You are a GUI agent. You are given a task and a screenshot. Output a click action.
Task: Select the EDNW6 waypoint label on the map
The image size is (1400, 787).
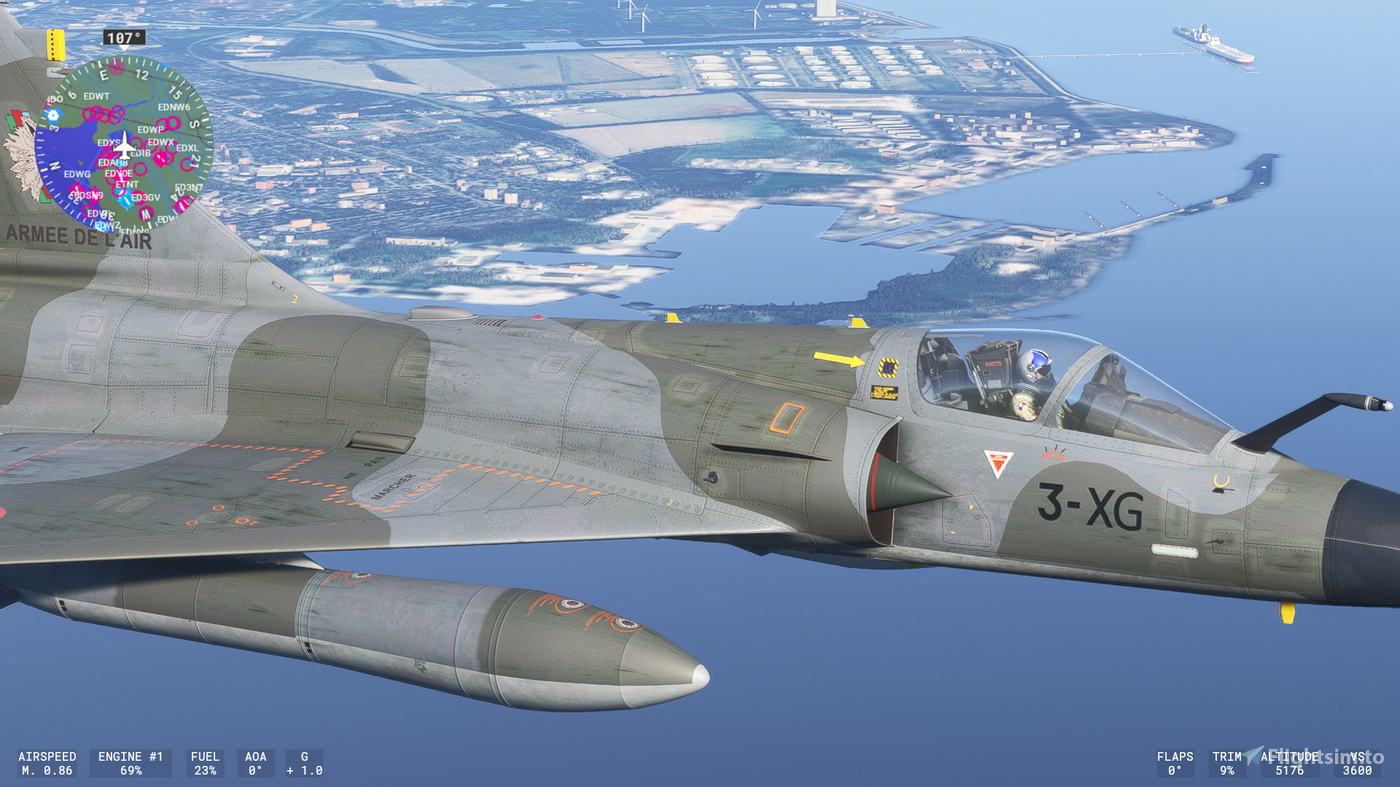coord(175,108)
